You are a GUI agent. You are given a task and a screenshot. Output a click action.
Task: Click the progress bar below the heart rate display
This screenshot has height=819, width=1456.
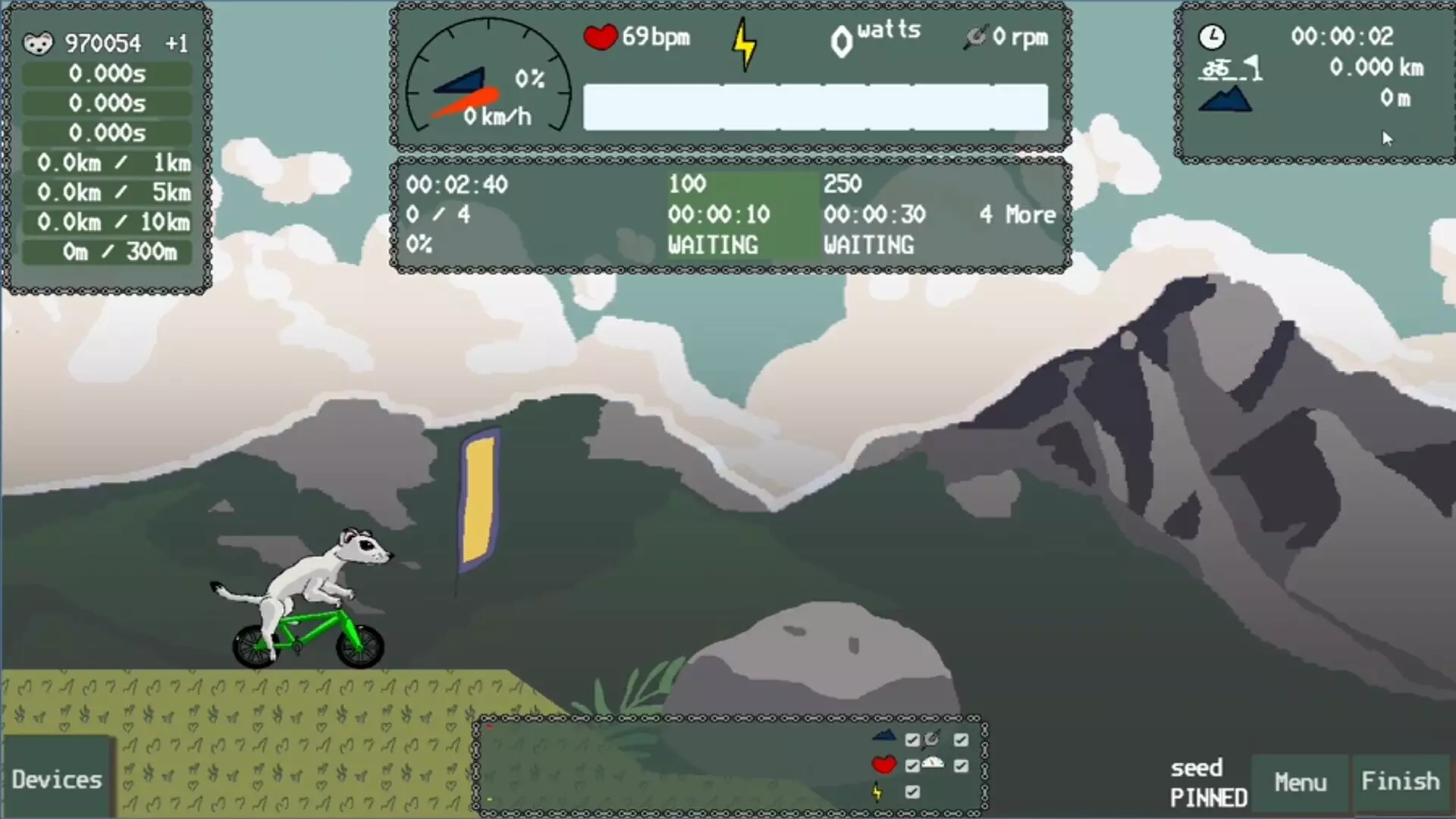tap(815, 107)
